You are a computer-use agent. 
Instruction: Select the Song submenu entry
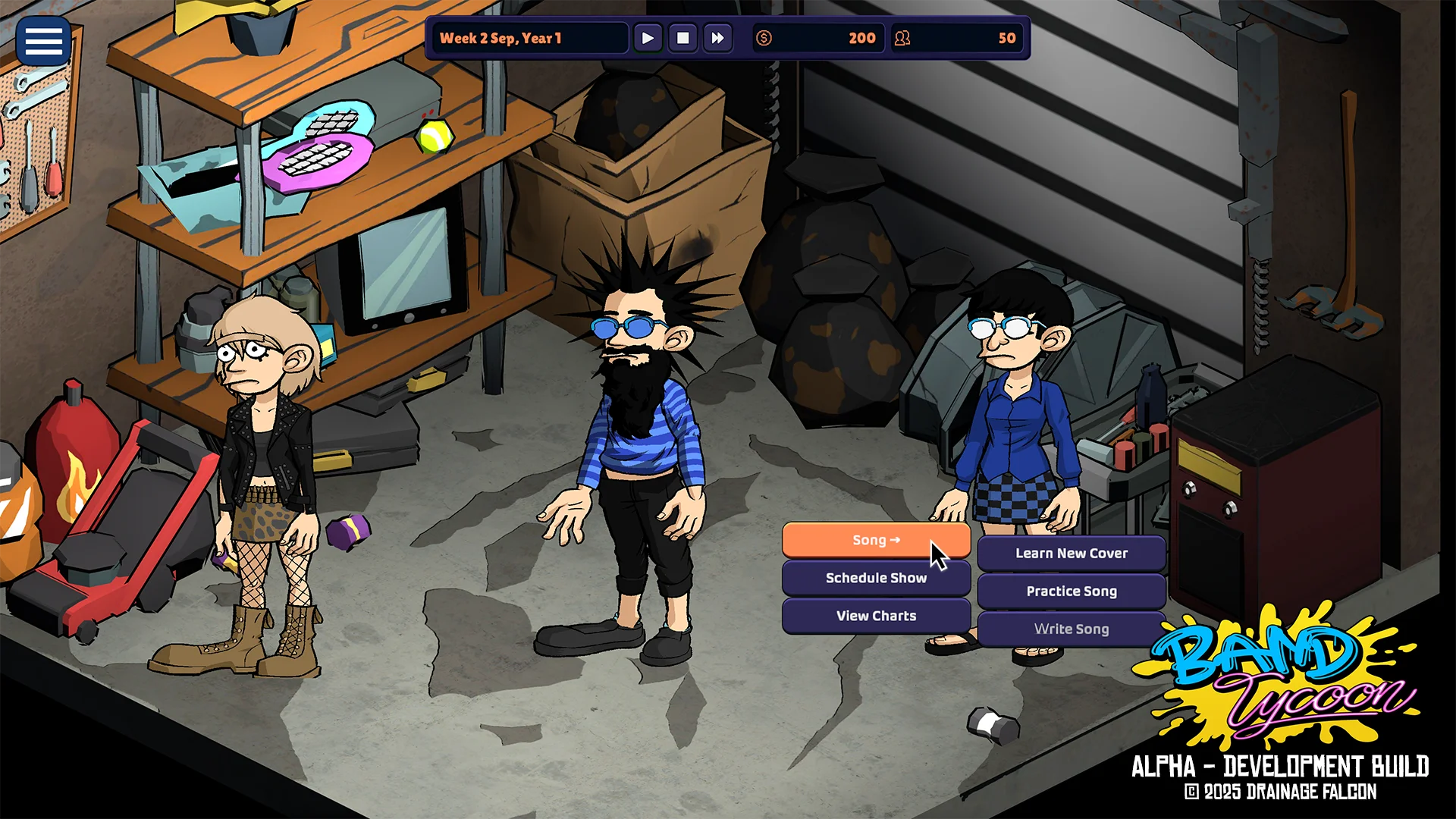coord(876,540)
